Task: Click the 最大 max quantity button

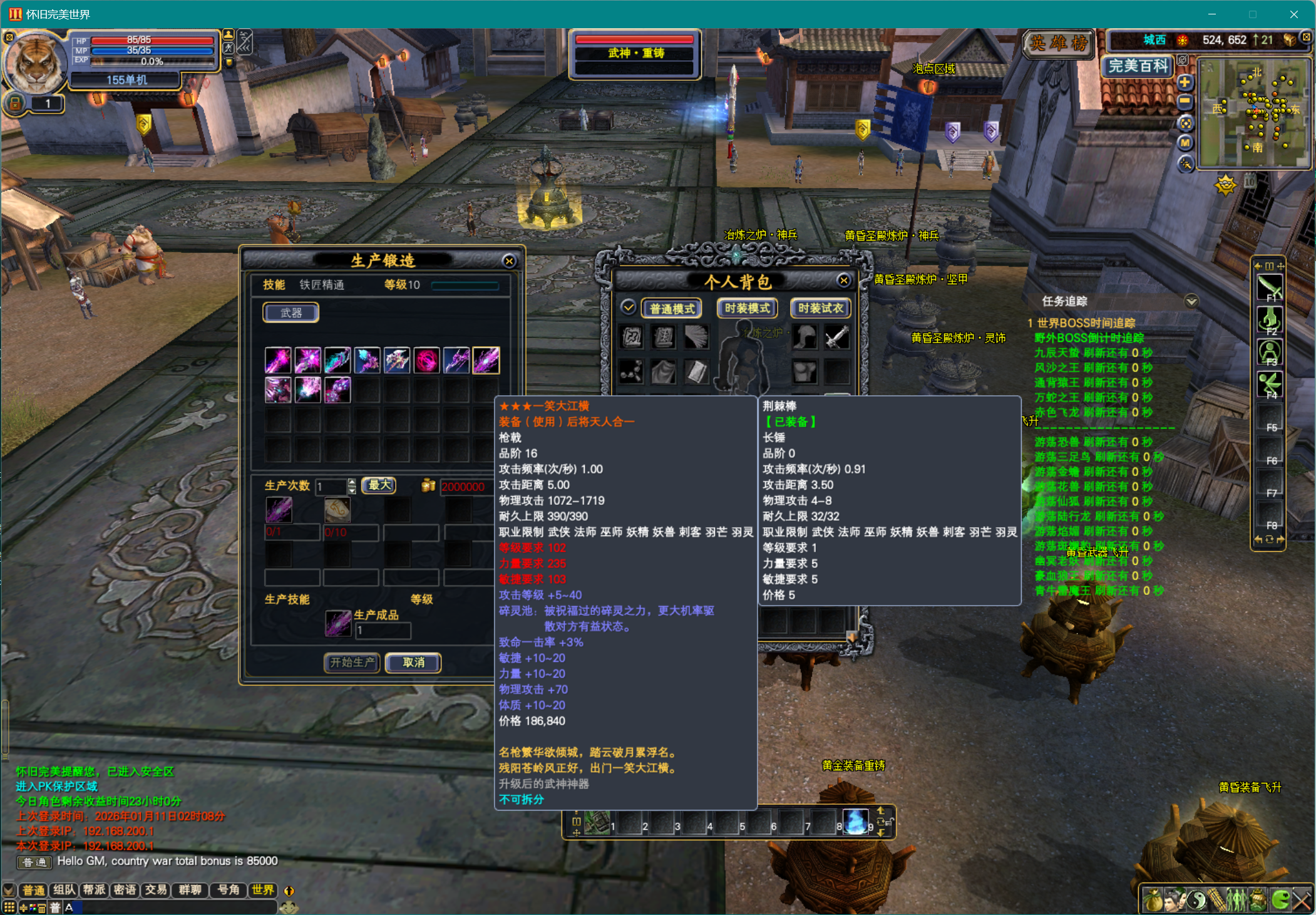Action: (379, 485)
